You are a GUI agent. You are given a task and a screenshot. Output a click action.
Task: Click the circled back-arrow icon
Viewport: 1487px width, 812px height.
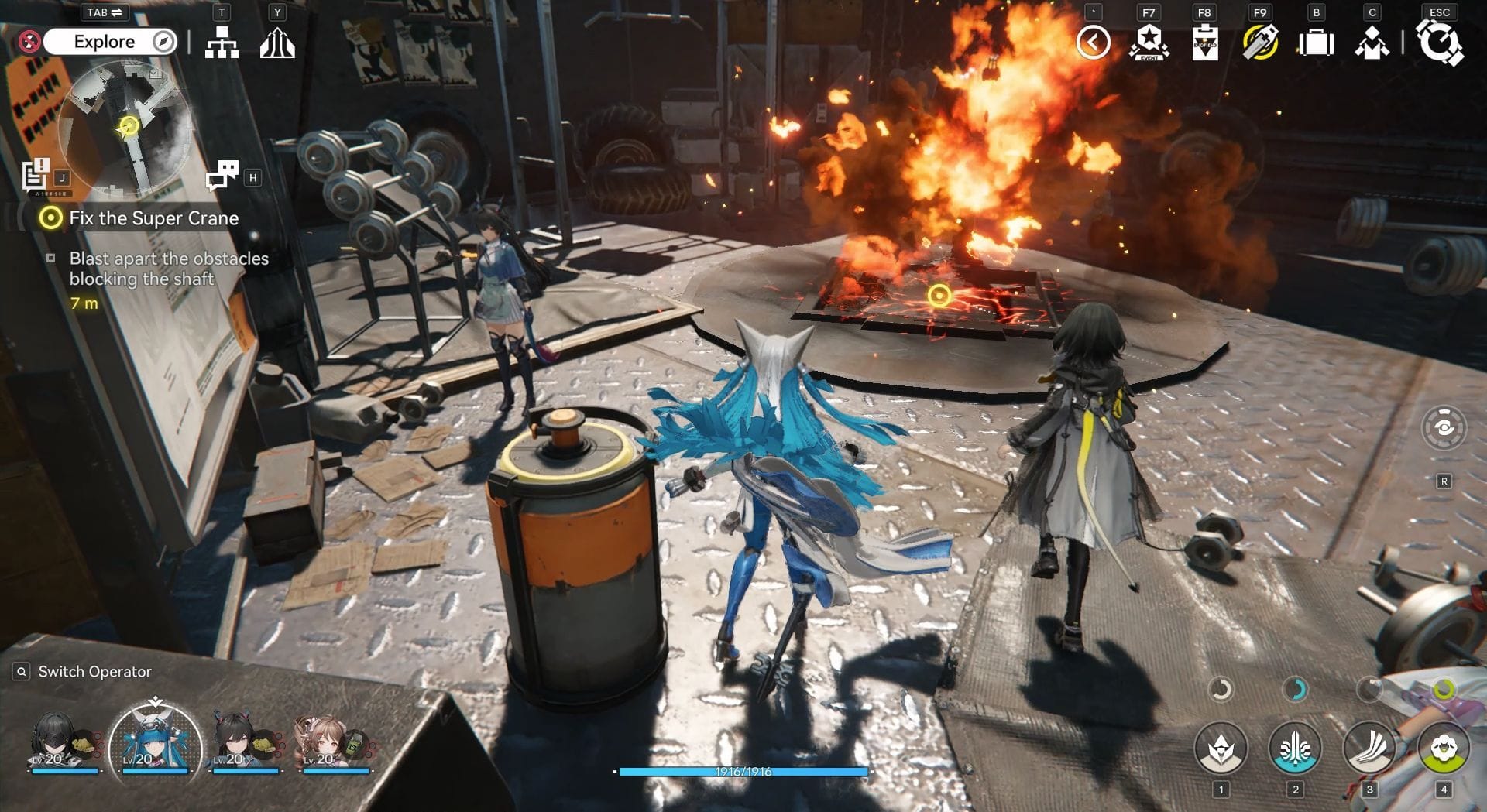point(1093,43)
